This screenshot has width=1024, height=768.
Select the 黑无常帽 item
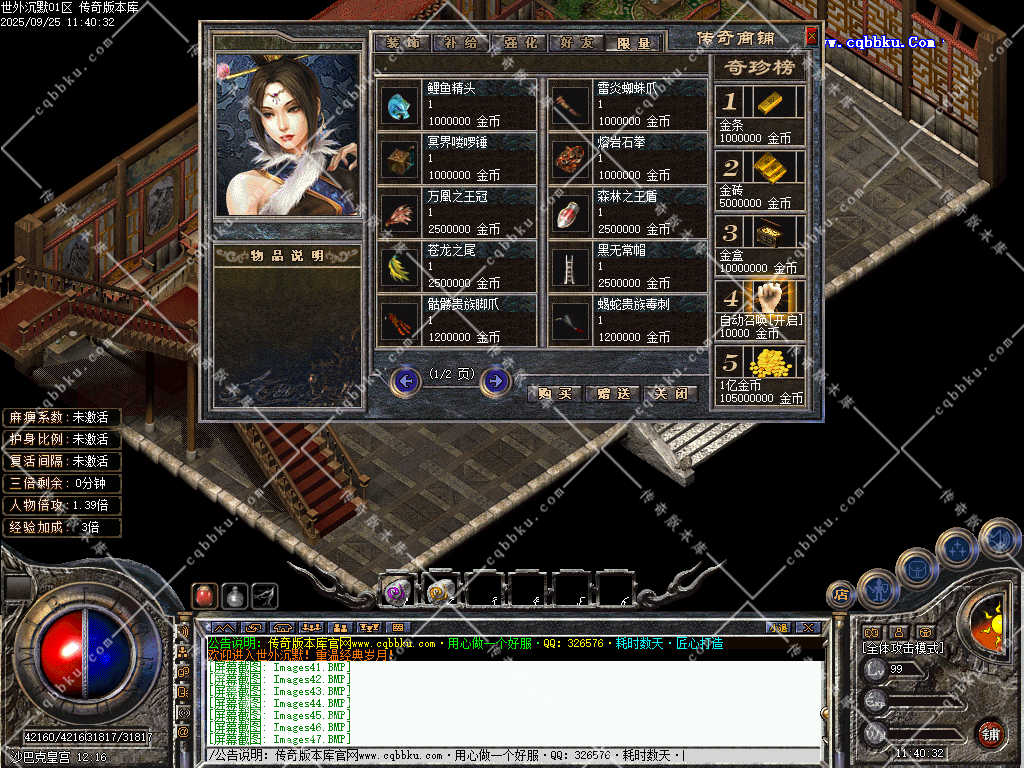point(628,266)
